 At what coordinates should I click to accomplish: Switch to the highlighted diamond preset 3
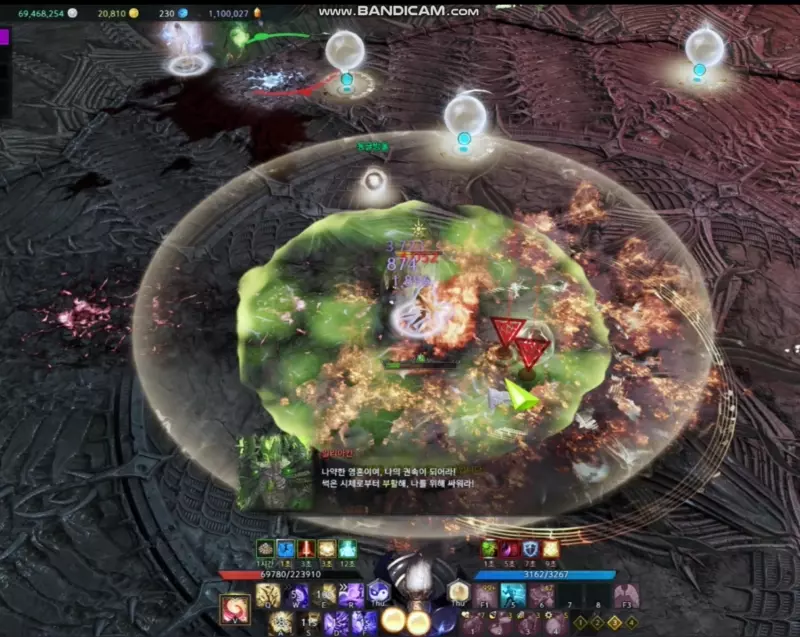point(614,623)
